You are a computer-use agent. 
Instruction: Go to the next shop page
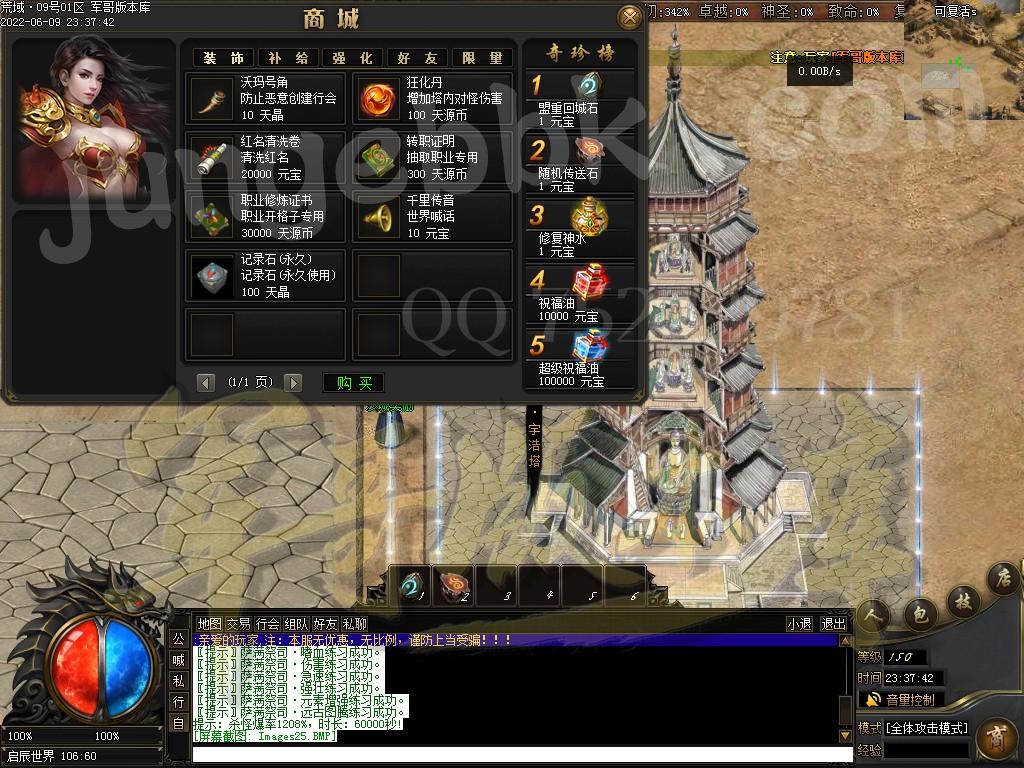click(x=293, y=382)
